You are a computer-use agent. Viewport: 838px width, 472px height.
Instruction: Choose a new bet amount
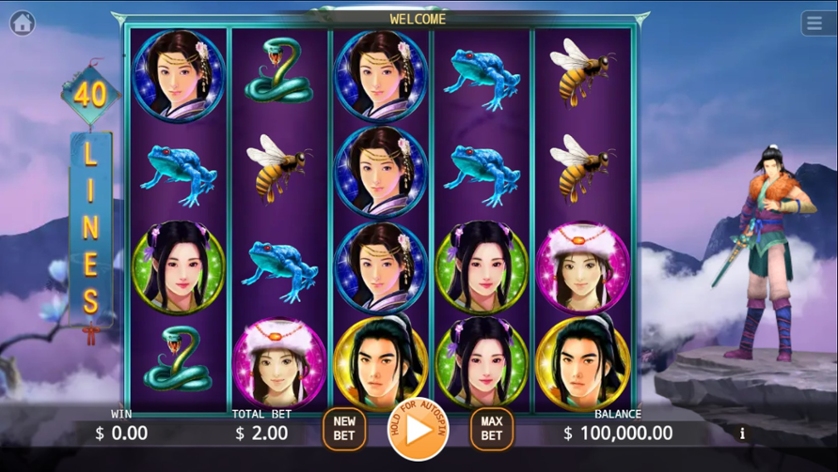pos(343,429)
